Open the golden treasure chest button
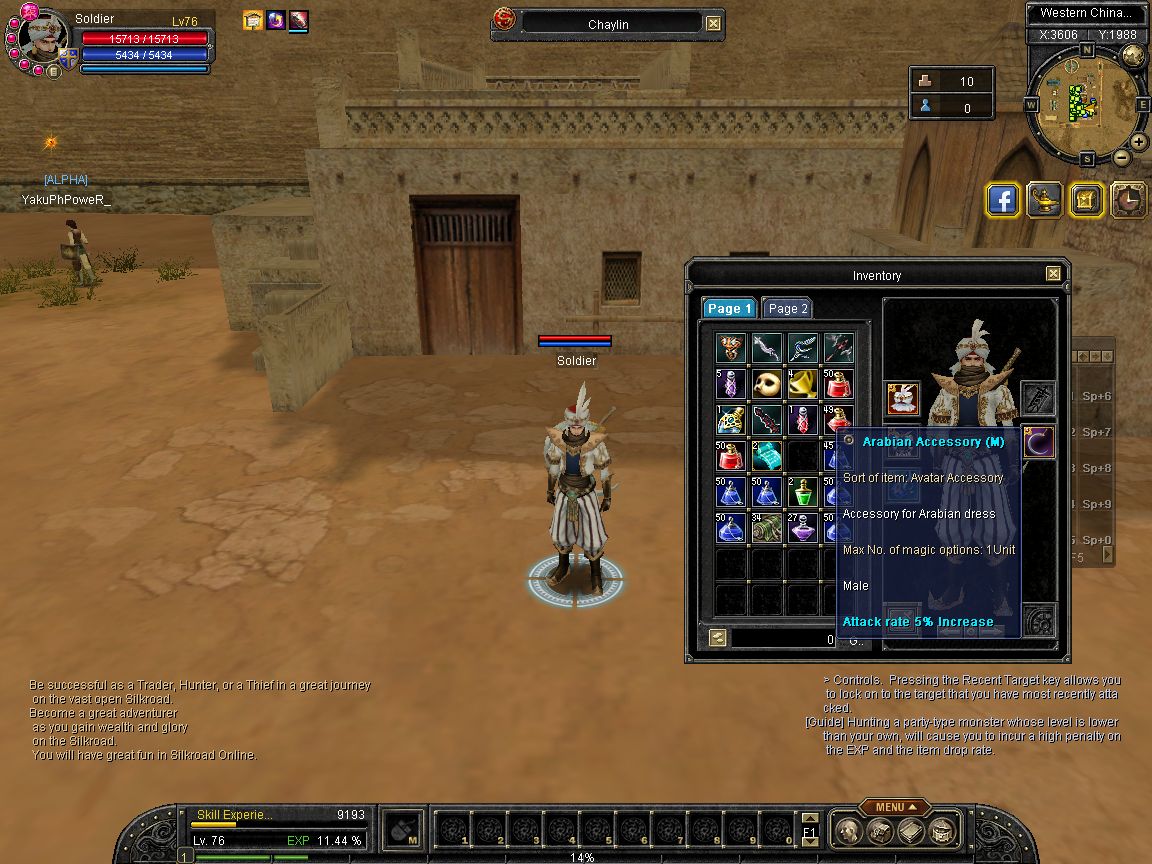This screenshot has height=864, width=1152. pos(1086,200)
